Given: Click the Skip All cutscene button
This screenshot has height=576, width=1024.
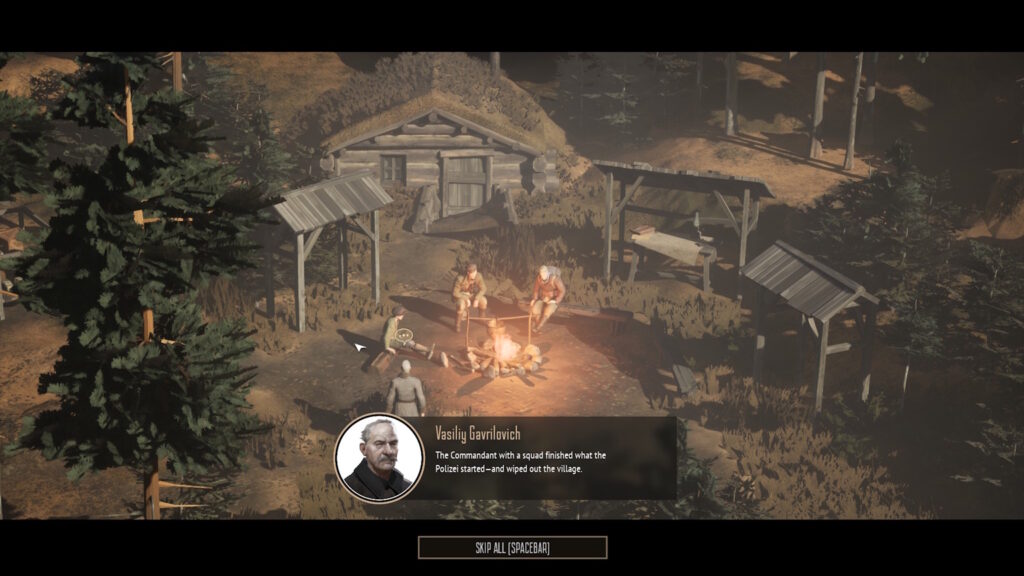Looking at the screenshot, I should coord(512,547).
